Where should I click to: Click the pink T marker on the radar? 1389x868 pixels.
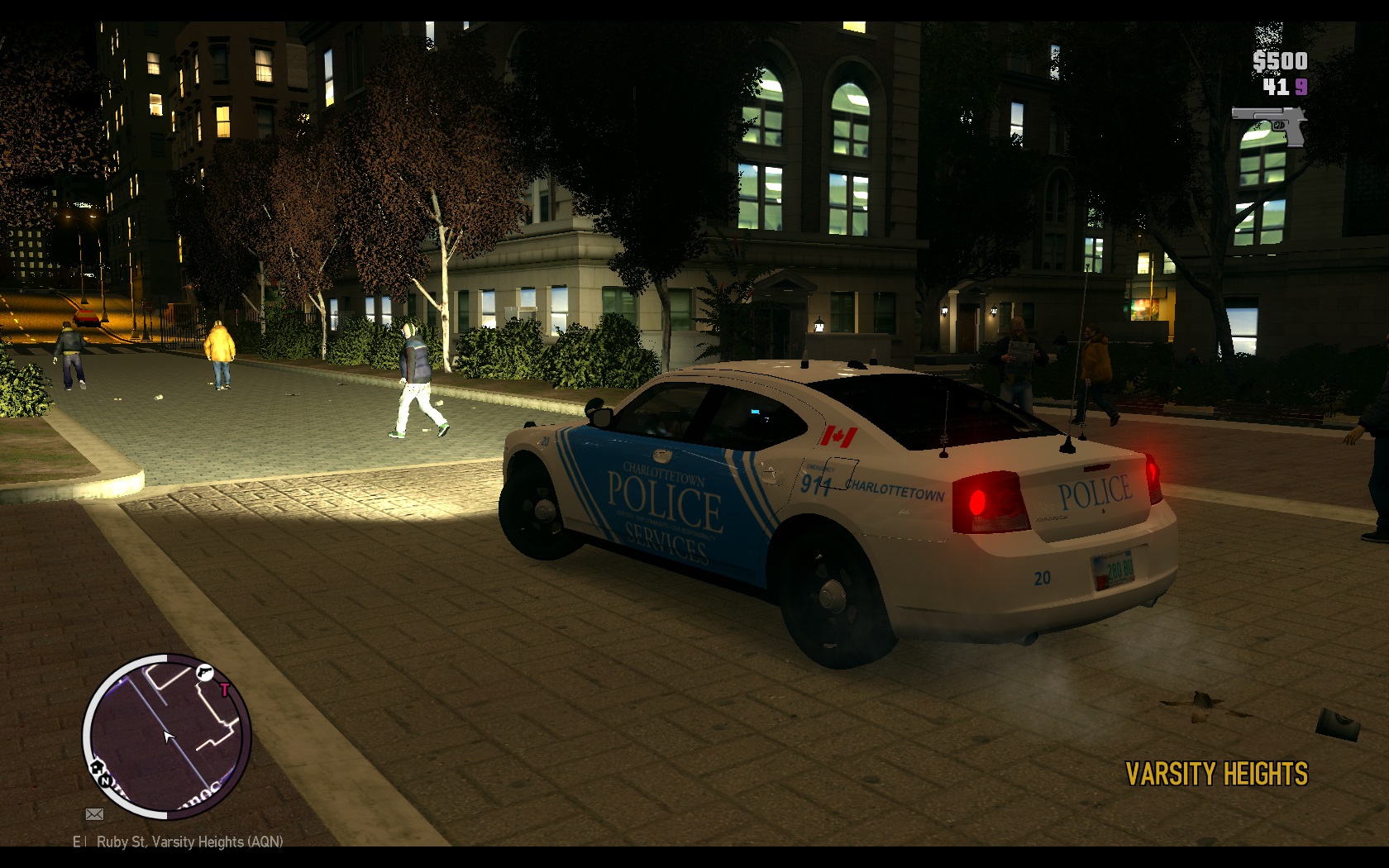point(224,689)
